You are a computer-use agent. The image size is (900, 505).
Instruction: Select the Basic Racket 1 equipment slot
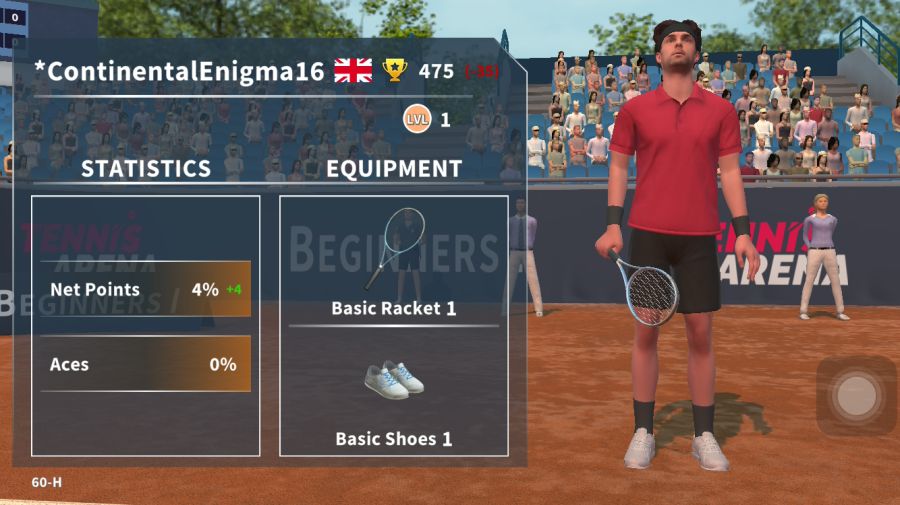[393, 262]
